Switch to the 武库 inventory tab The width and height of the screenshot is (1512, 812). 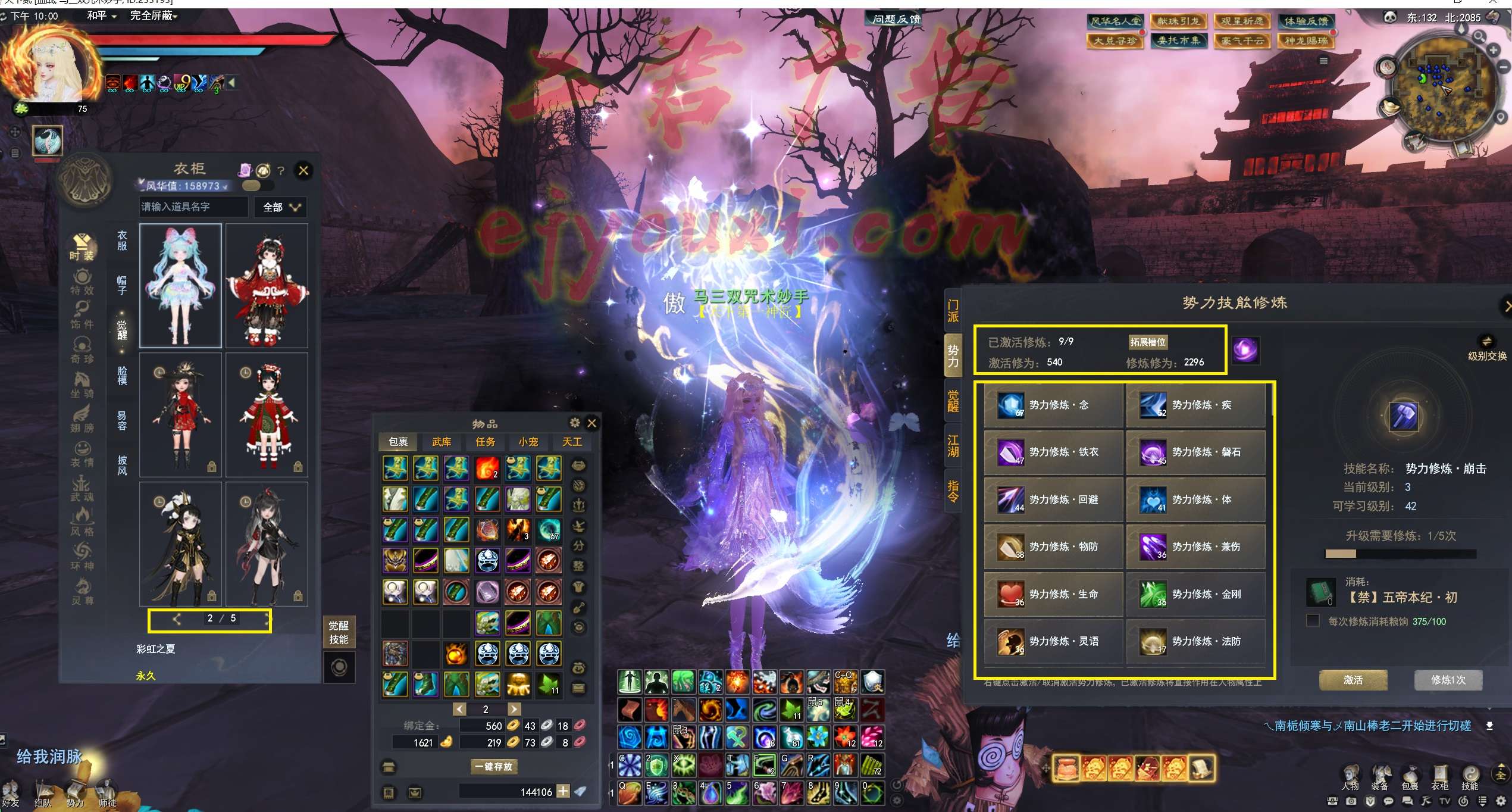click(442, 442)
